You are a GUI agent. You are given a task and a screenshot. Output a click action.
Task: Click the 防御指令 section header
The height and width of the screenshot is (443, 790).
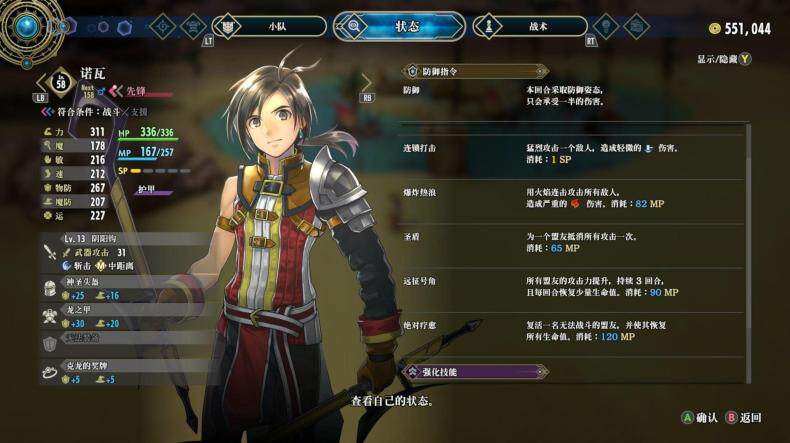click(x=475, y=71)
